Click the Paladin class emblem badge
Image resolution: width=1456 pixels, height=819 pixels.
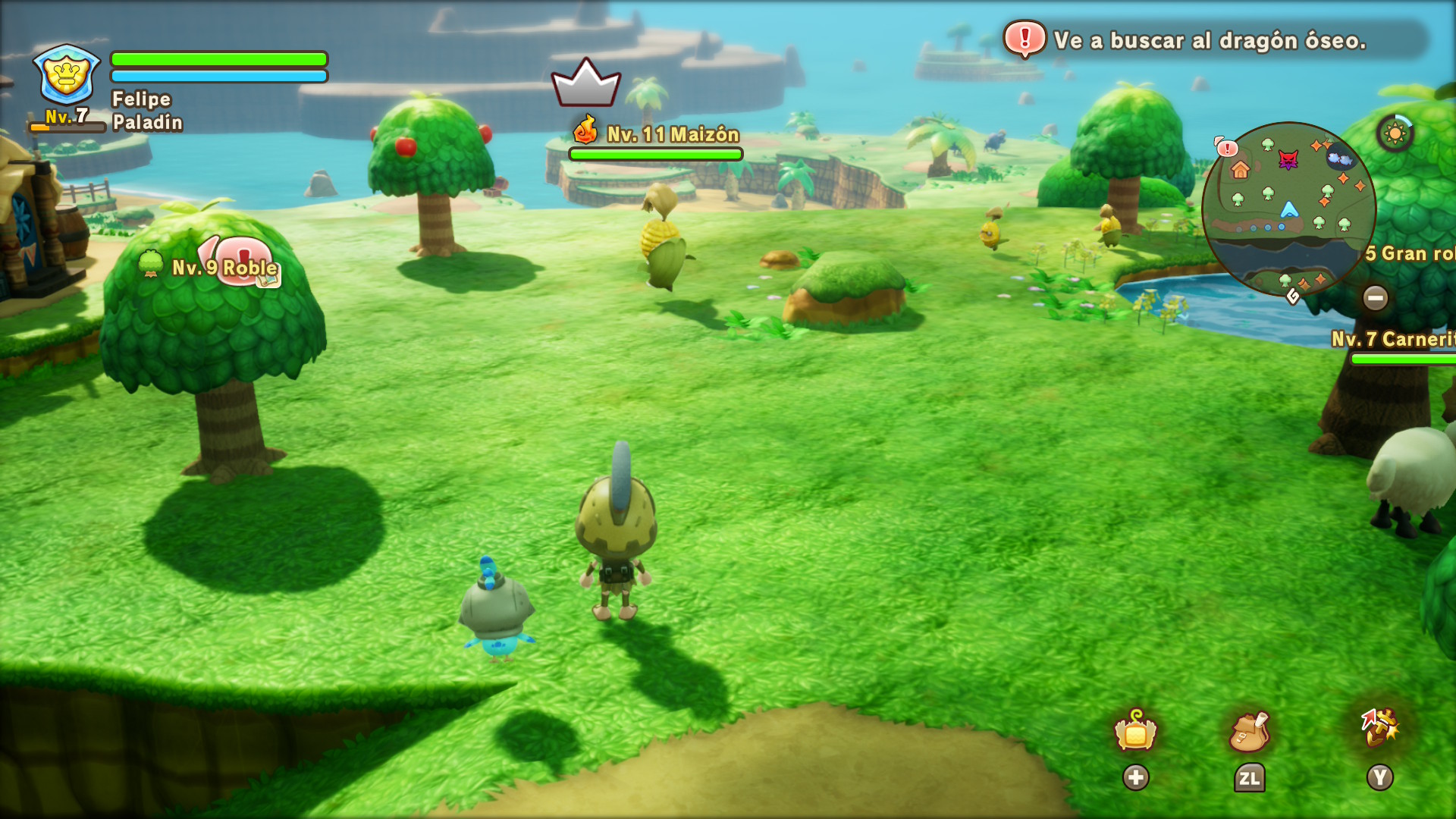[67, 74]
